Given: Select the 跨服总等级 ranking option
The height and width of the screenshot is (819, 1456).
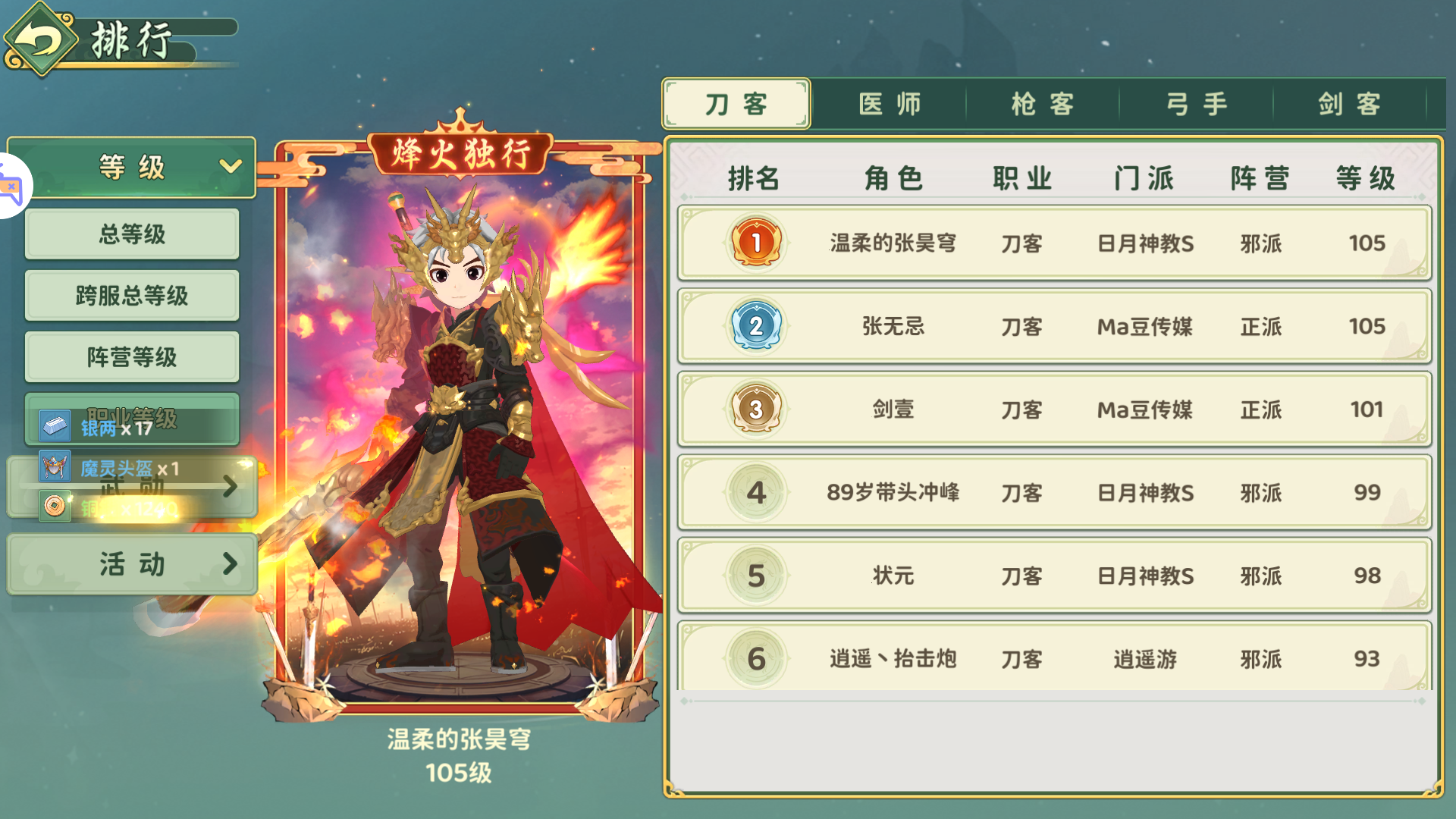Looking at the screenshot, I should point(132,295).
